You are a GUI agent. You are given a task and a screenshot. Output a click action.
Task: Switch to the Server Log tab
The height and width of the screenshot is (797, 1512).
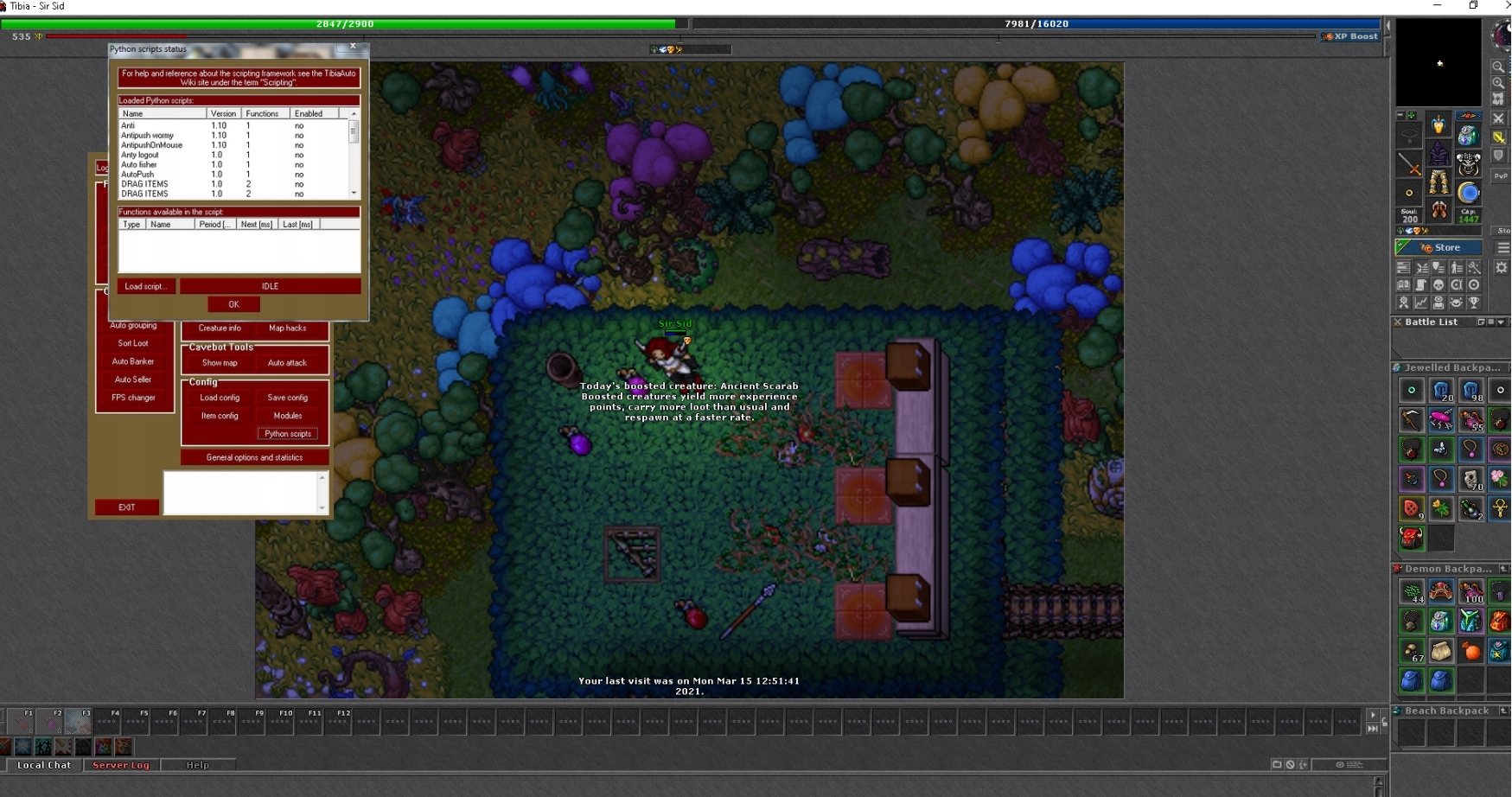pyautogui.click(x=121, y=766)
